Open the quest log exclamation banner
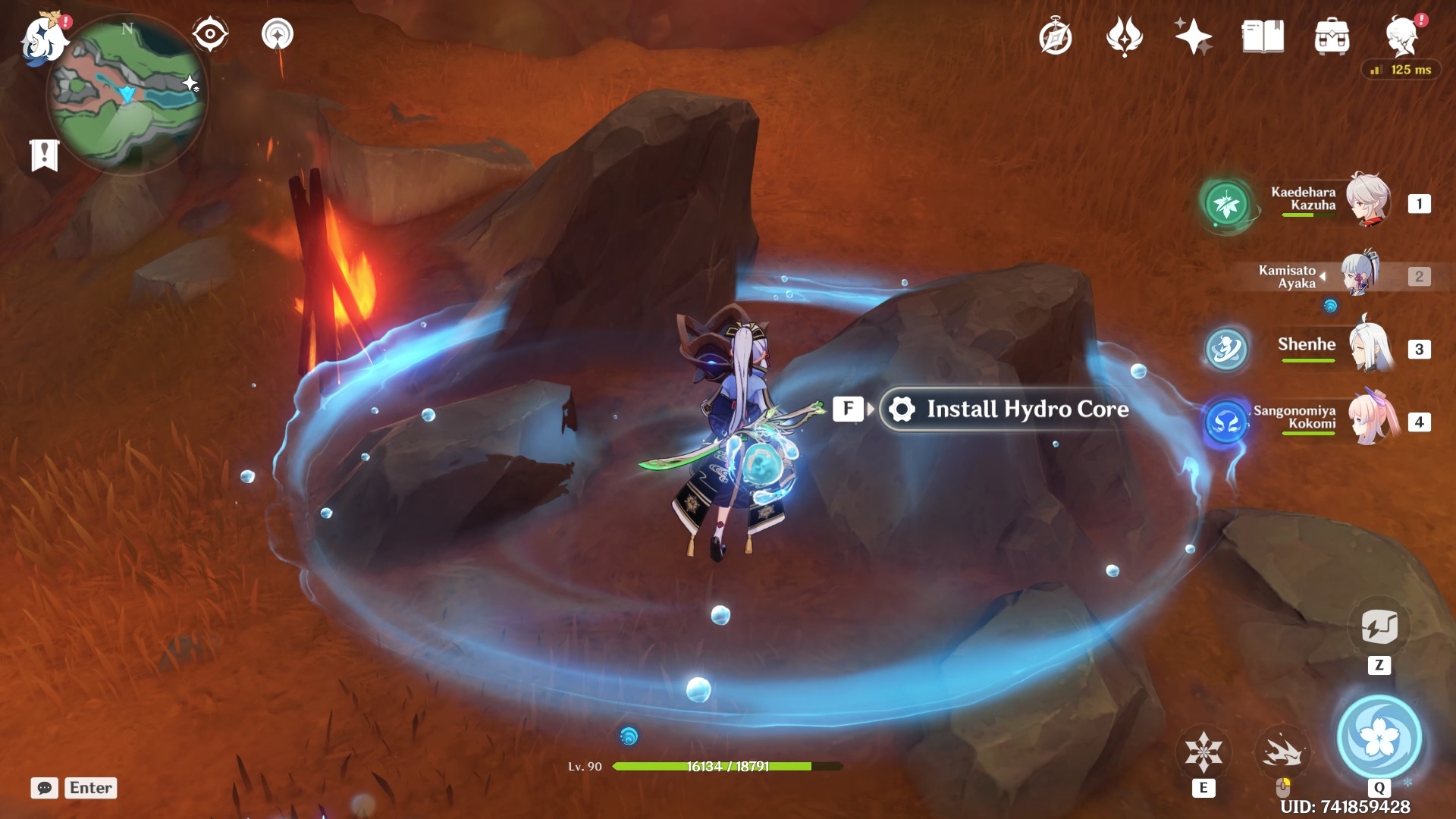 coord(45,155)
